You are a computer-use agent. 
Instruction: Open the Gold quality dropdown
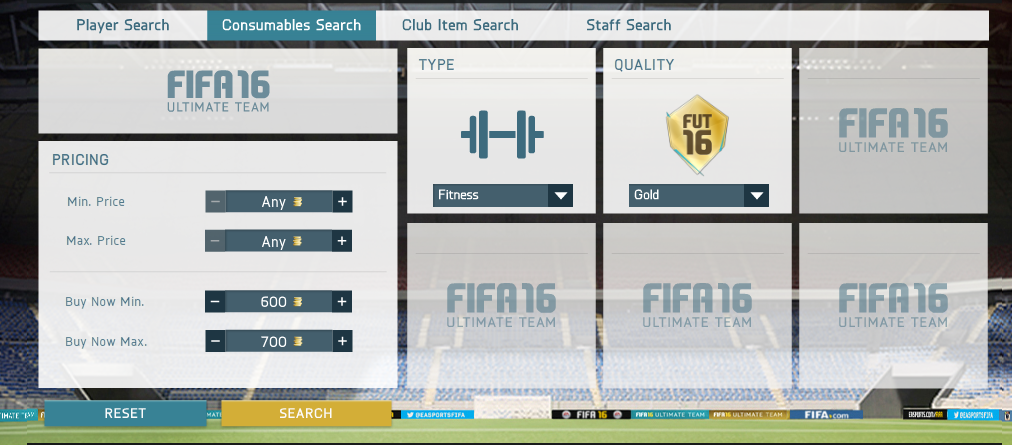(x=699, y=195)
